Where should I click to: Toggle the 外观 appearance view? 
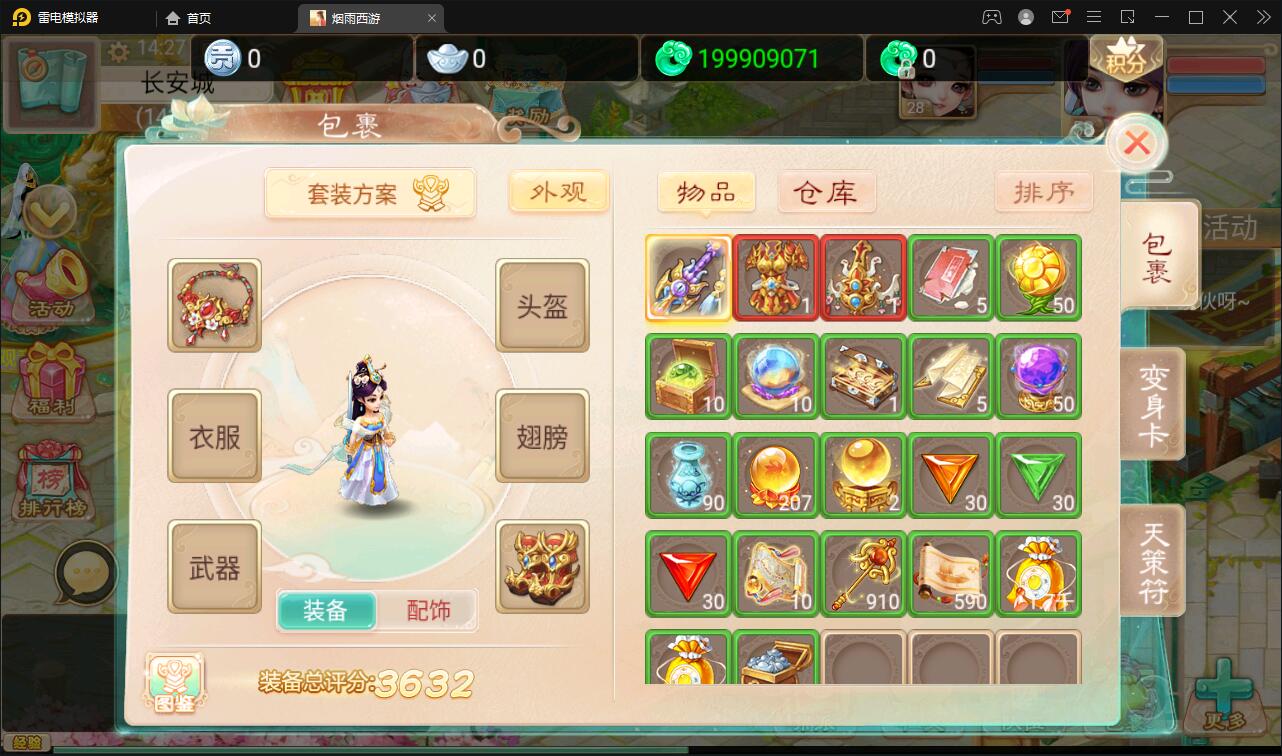coord(558,192)
